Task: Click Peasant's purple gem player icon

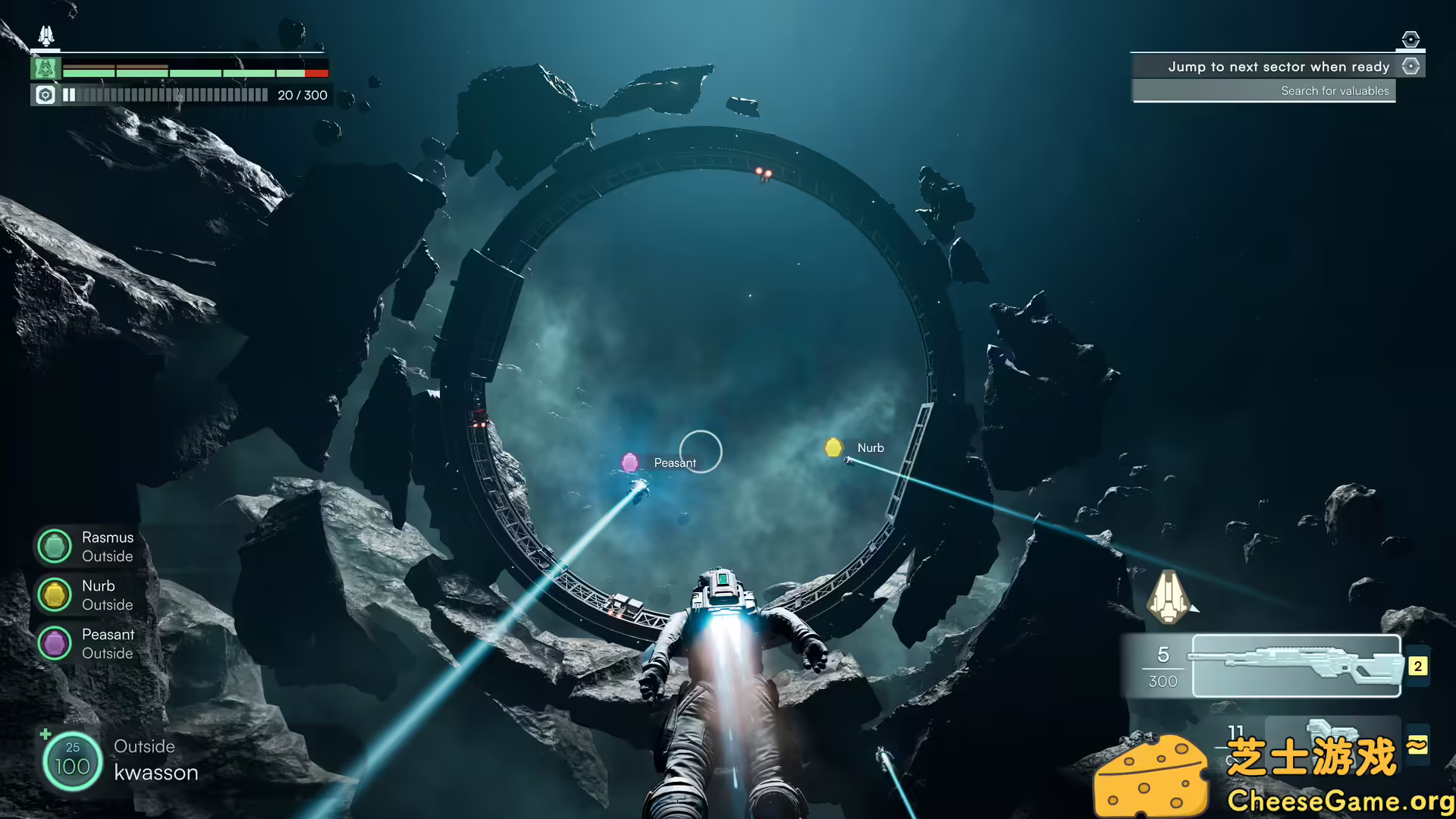Action: 54,642
